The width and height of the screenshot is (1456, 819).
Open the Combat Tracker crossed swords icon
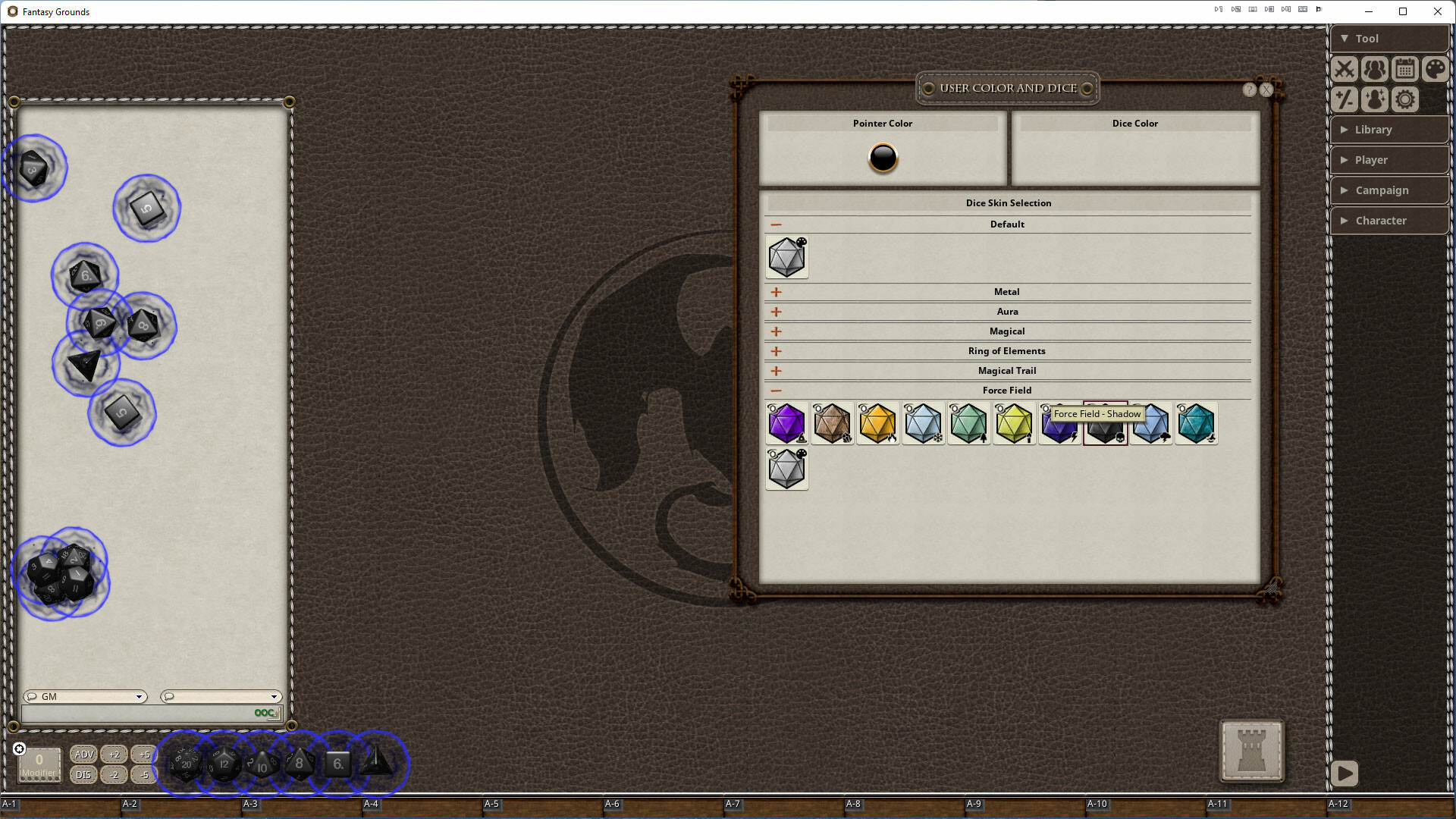[x=1344, y=69]
